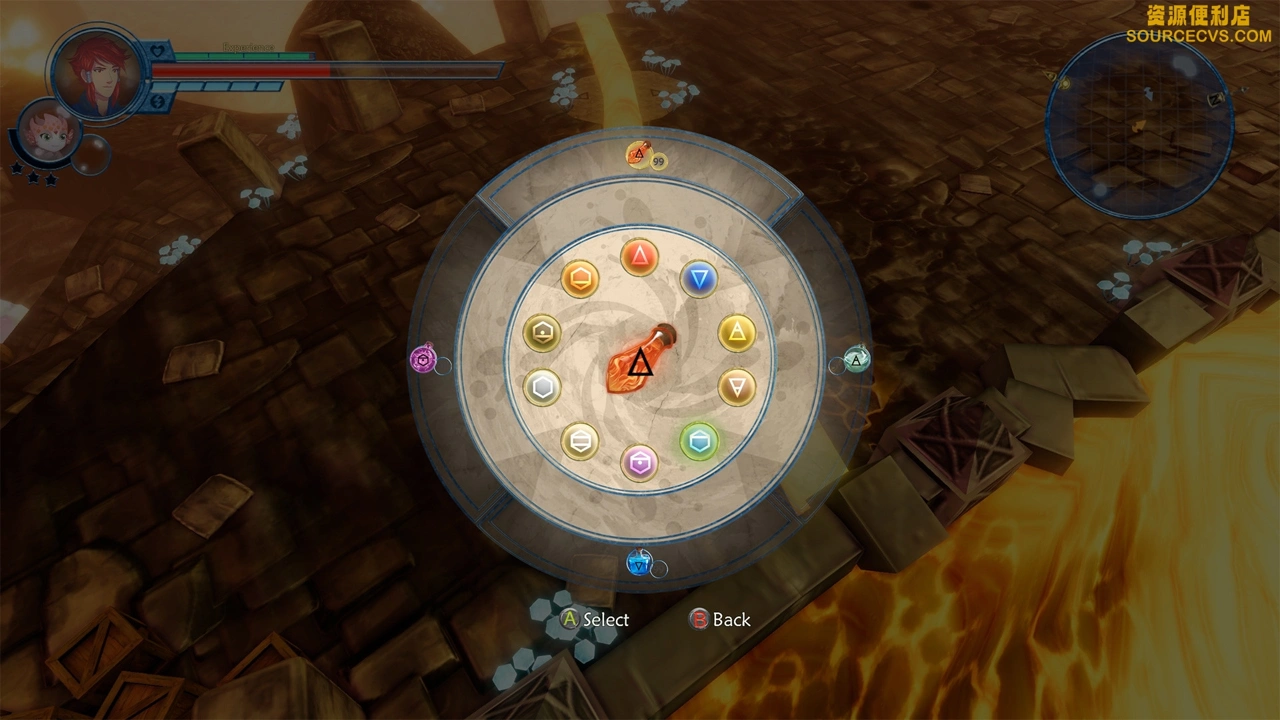Viewport: 1280px width, 720px height.
Task: Select the blue potion quick slot
Action: [x=639, y=563]
